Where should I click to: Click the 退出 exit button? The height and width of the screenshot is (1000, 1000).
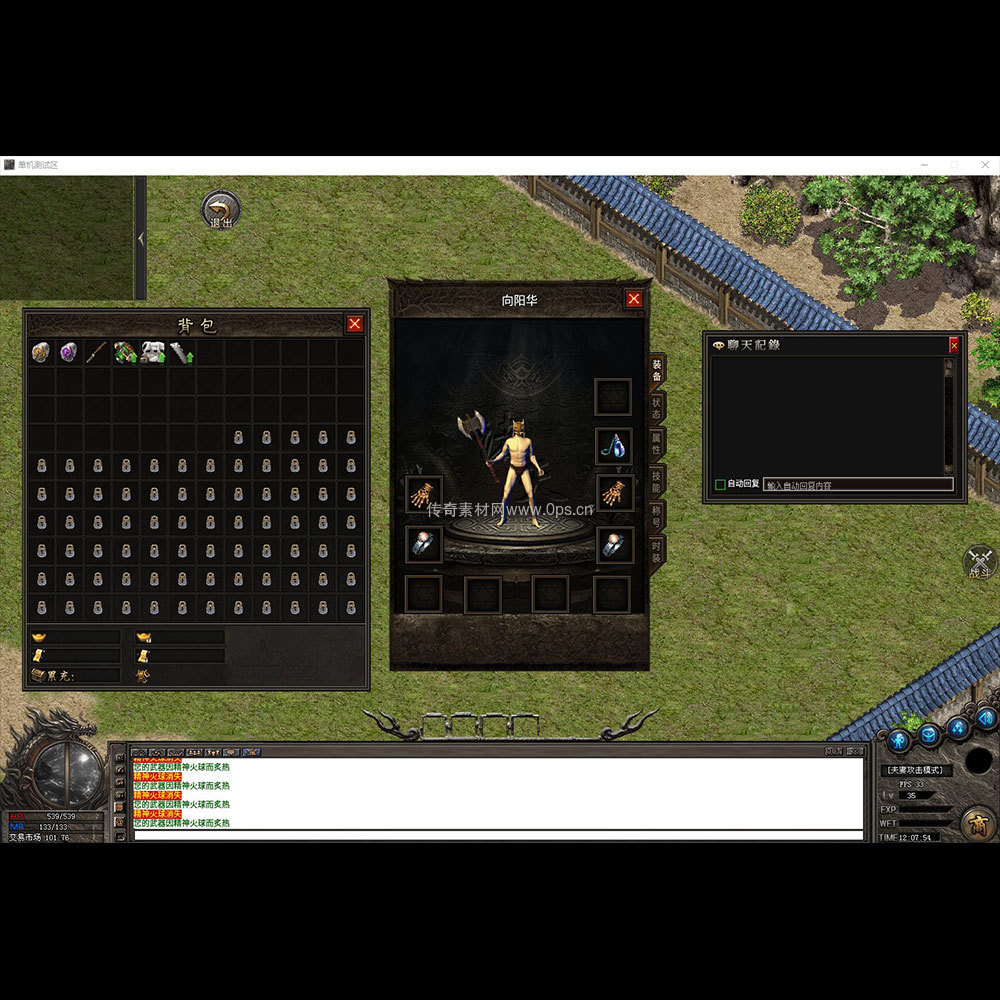(220, 211)
